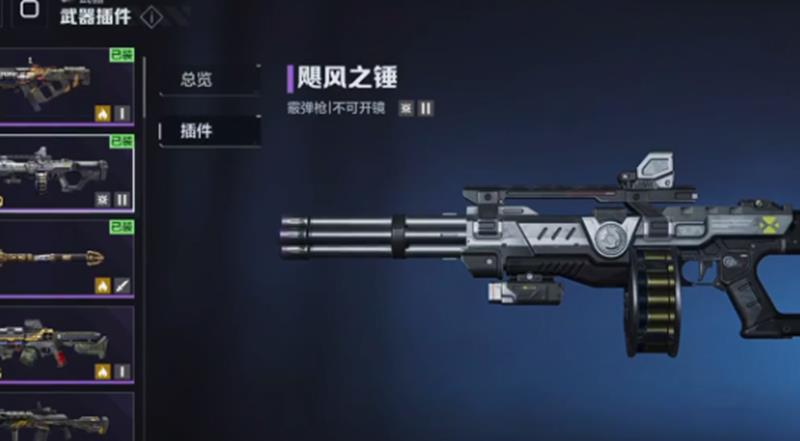The image size is (800, 441).
Task: Choose the highlighted silver minigun weapon card
Action: (x=66, y=172)
